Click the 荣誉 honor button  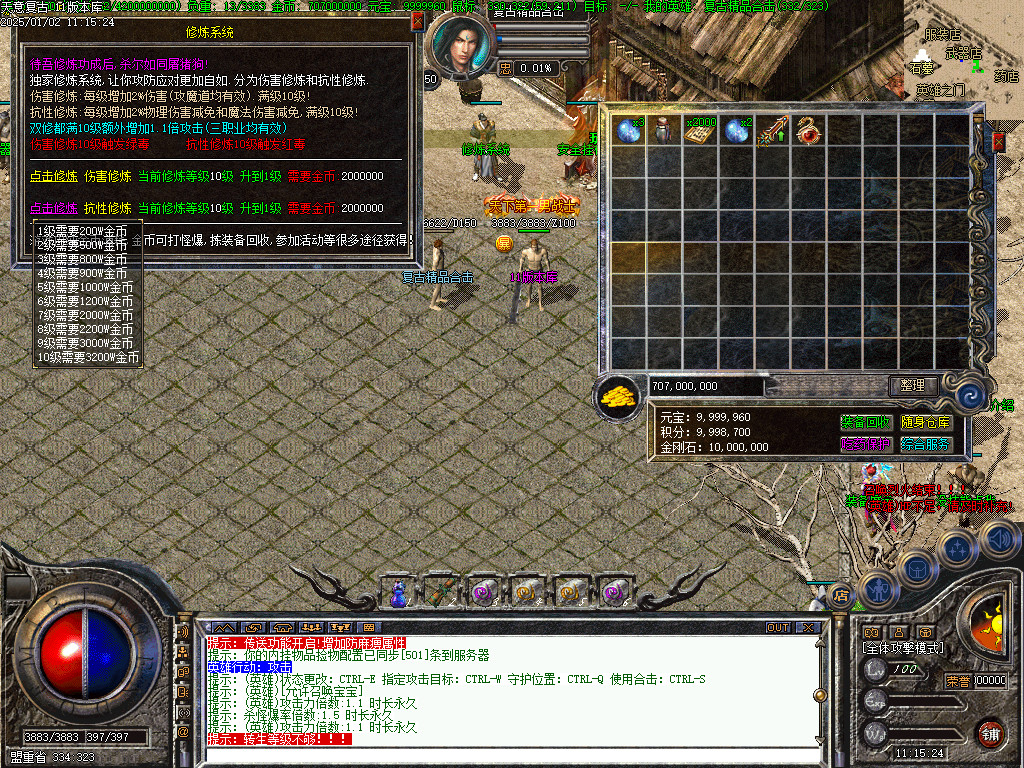[x=957, y=681]
